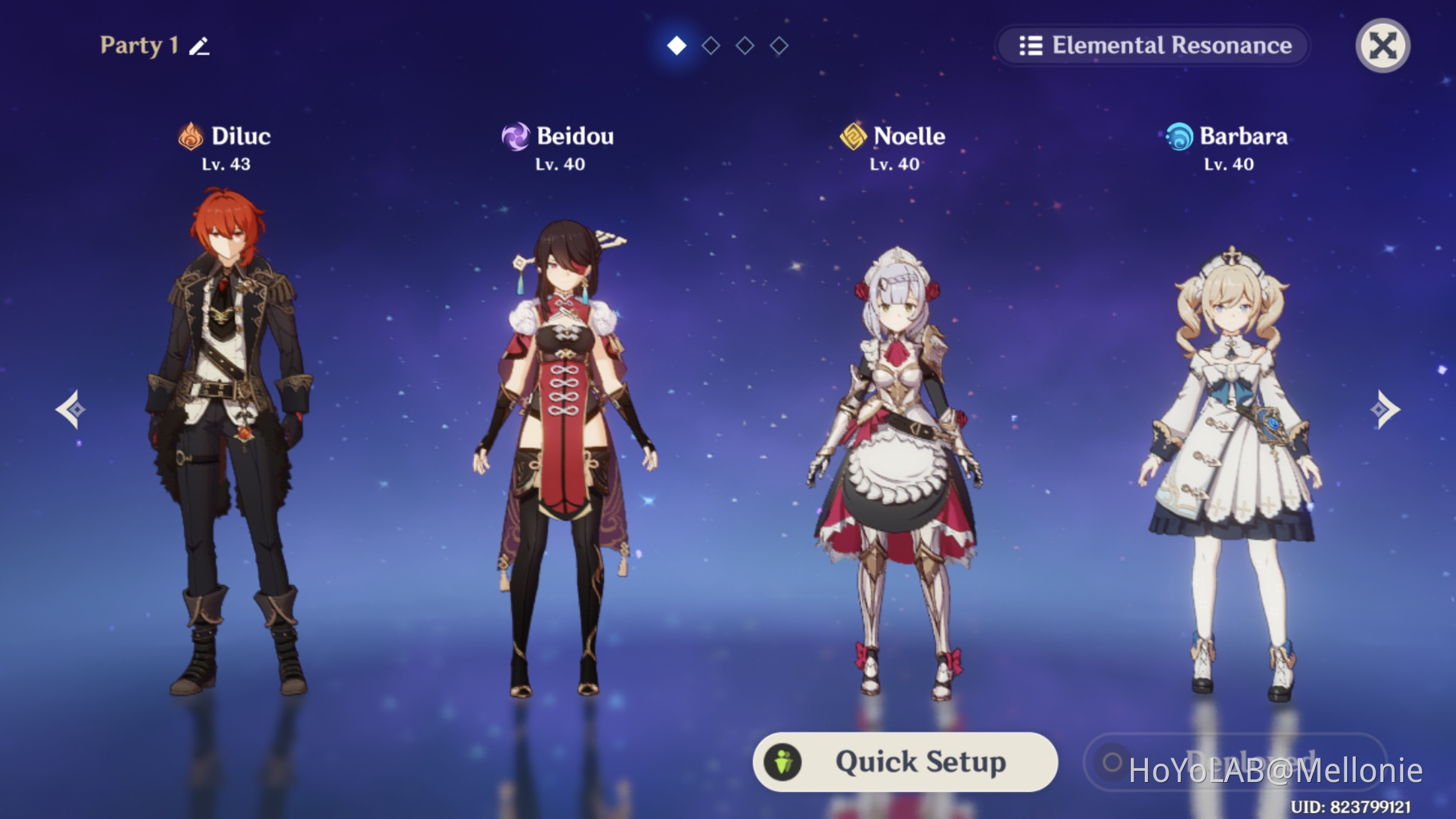1456x819 pixels.
Task: Click the Geo element icon beside Noelle
Action: 853,136
